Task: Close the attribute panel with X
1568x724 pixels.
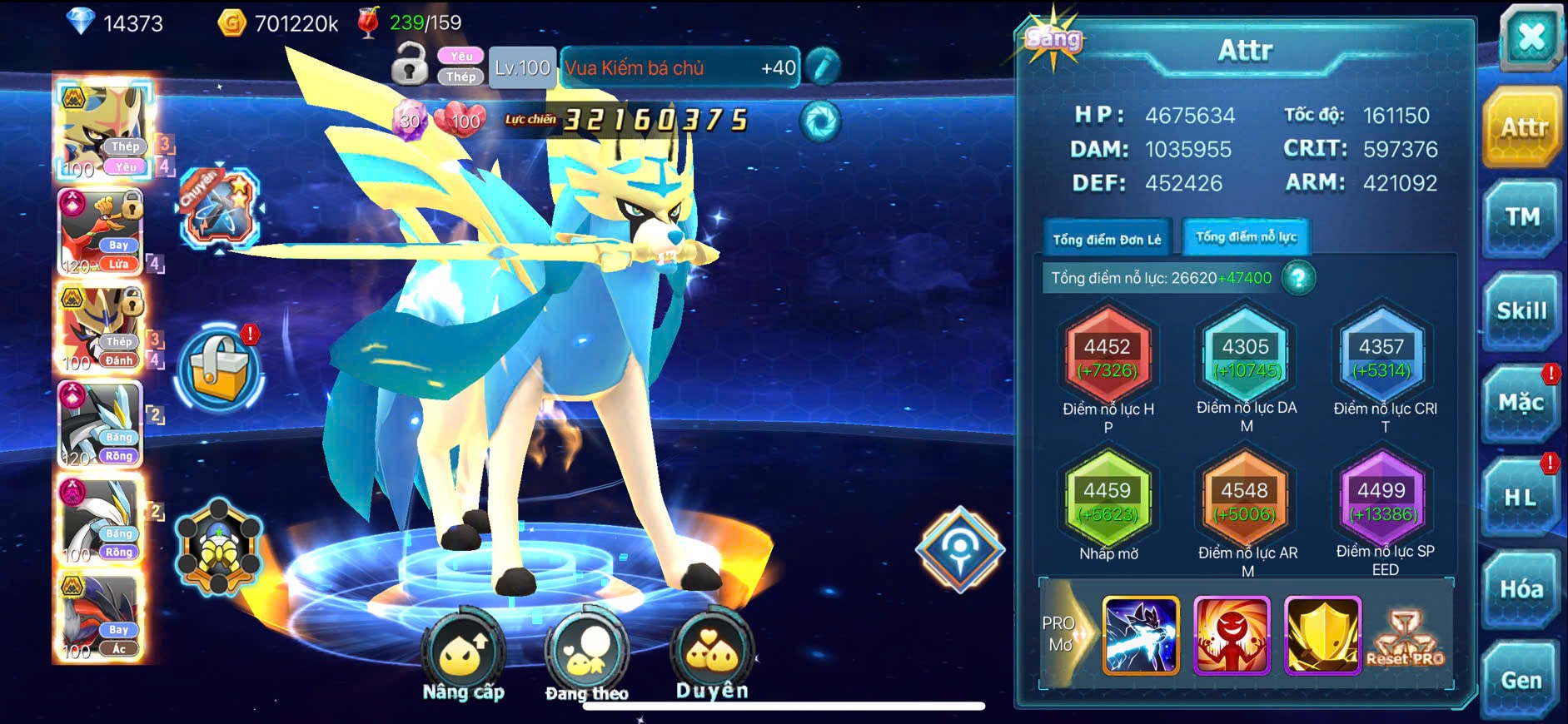Action: click(x=1530, y=38)
